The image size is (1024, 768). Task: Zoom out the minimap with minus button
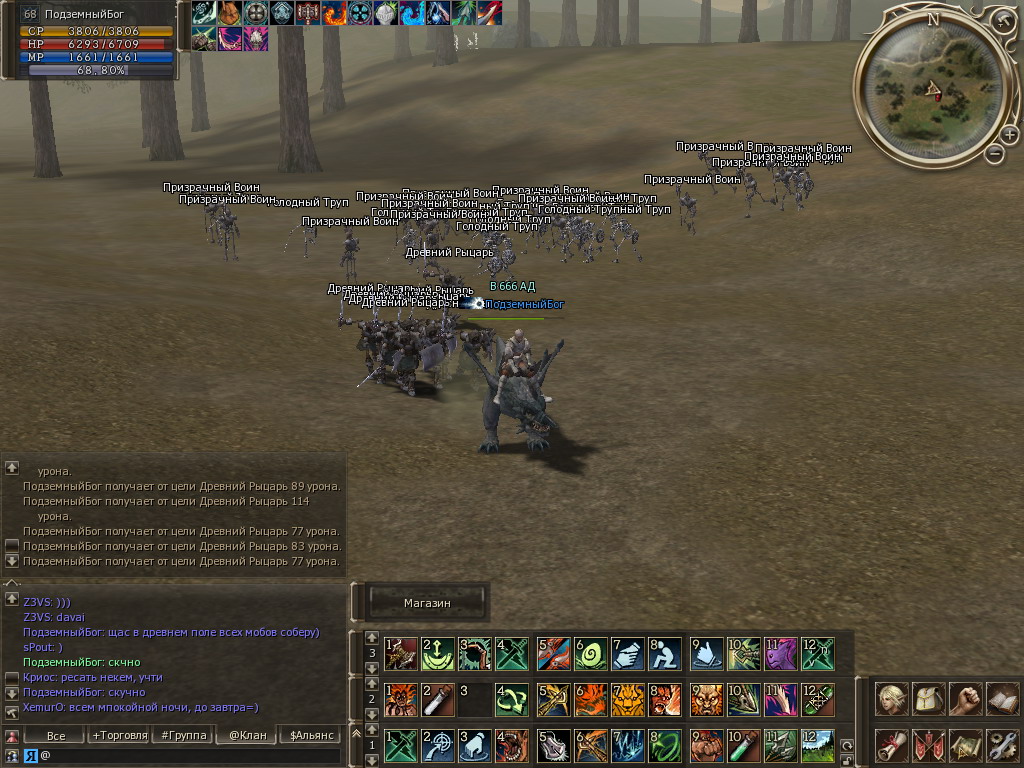click(994, 153)
